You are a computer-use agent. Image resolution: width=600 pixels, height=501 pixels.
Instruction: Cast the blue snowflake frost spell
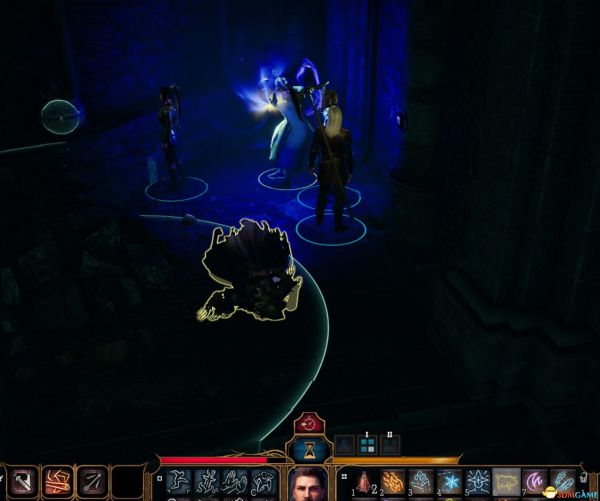tap(450, 483)
